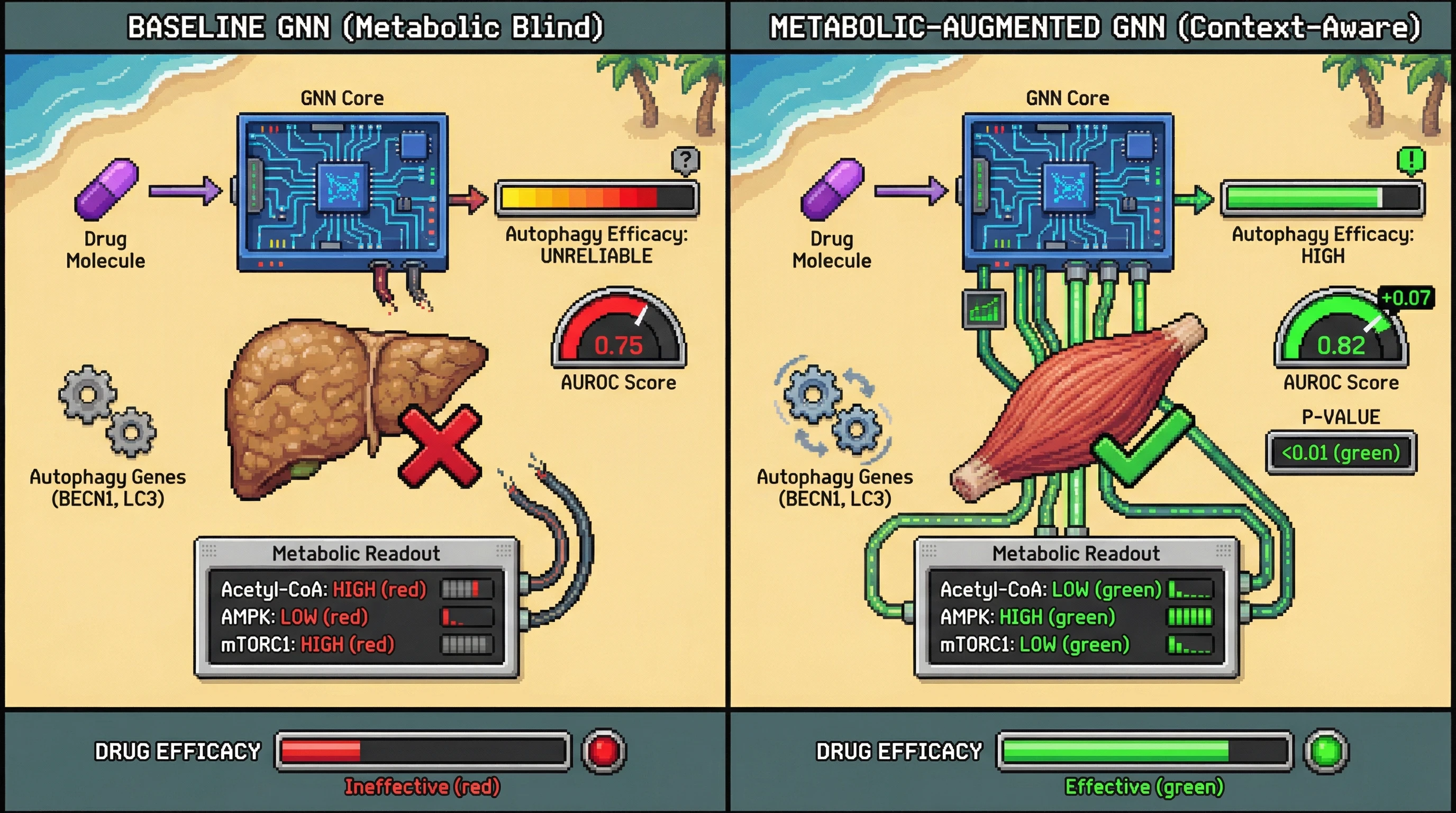Image resolution: width=1456 pixels, height=813 pixels.
Task: Select the red round Ineffective indicator button
Action: click(604, 751)
